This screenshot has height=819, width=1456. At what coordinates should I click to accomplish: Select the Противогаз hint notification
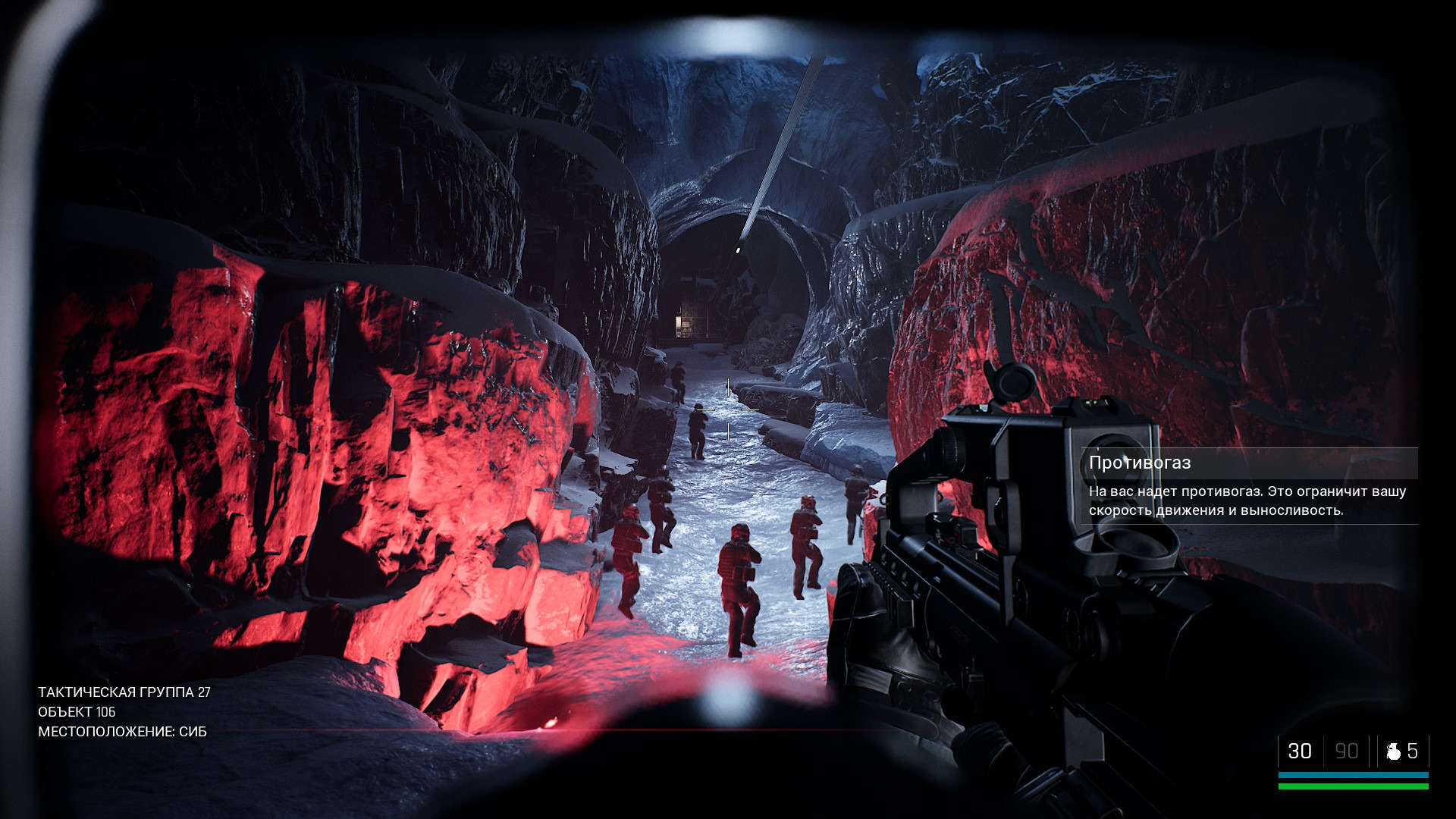point(1248,486)
